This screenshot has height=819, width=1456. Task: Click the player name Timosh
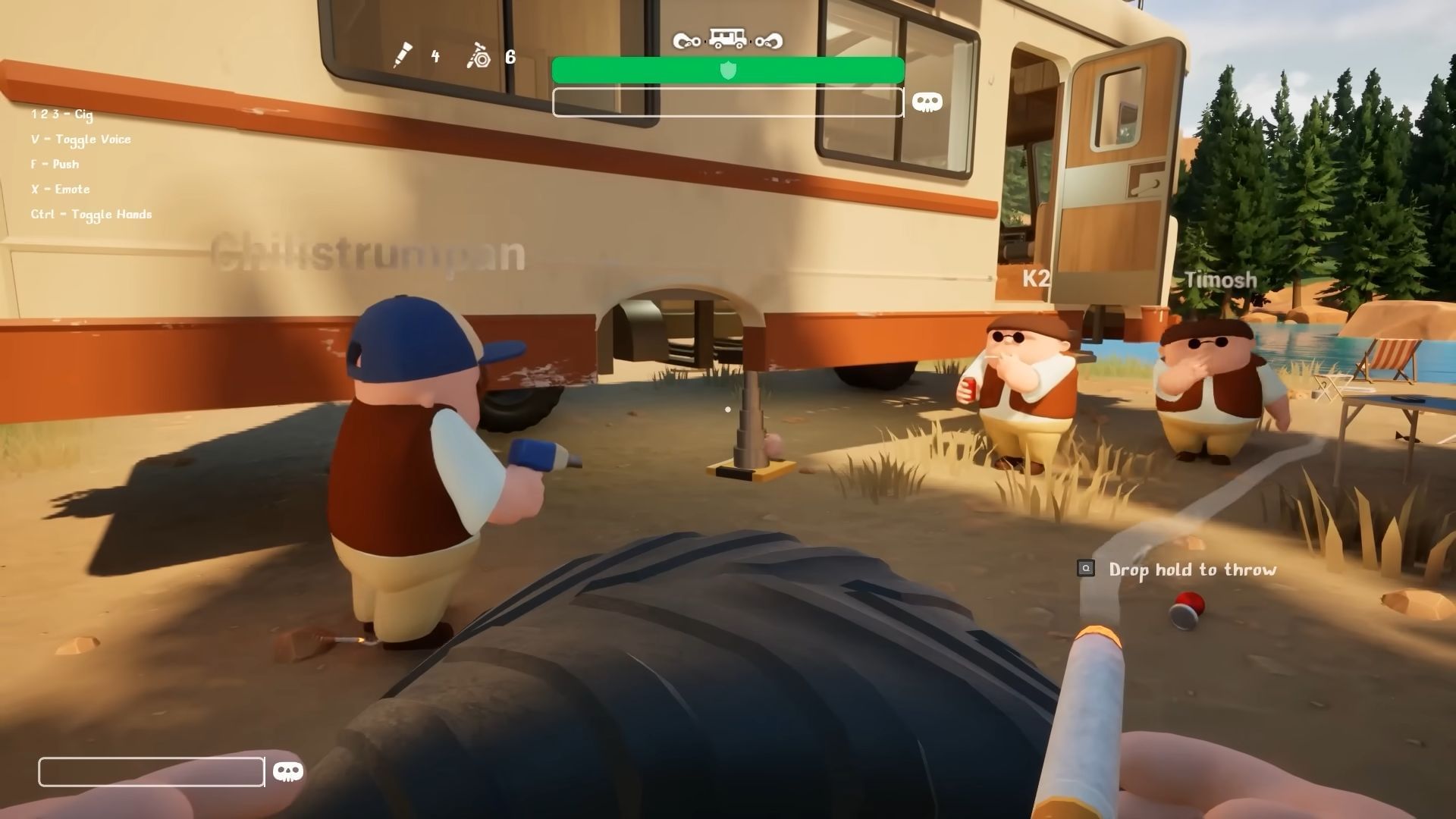click(1219, 280)
